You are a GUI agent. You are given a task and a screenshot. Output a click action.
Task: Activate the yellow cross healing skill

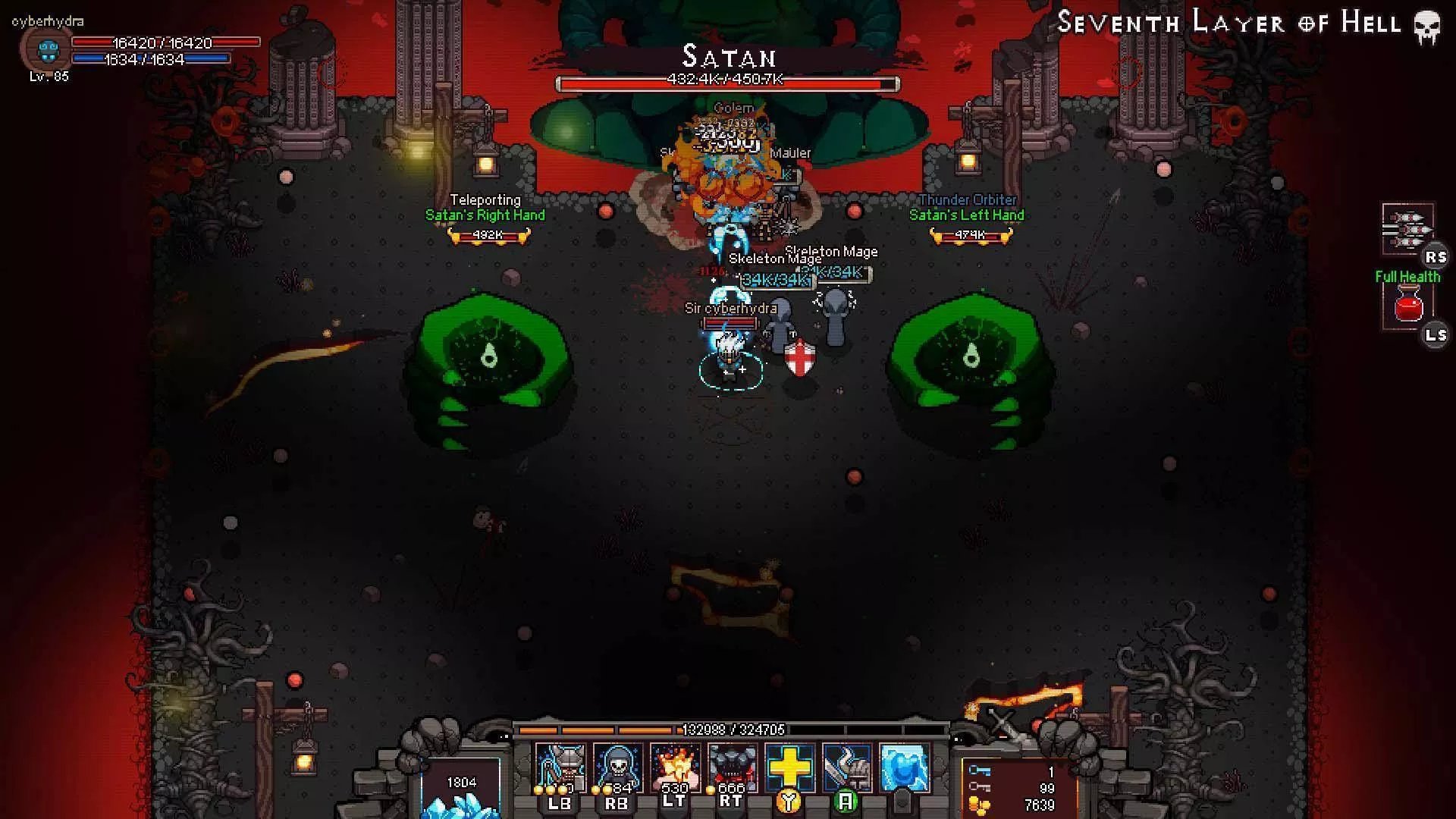coord(789,767)
